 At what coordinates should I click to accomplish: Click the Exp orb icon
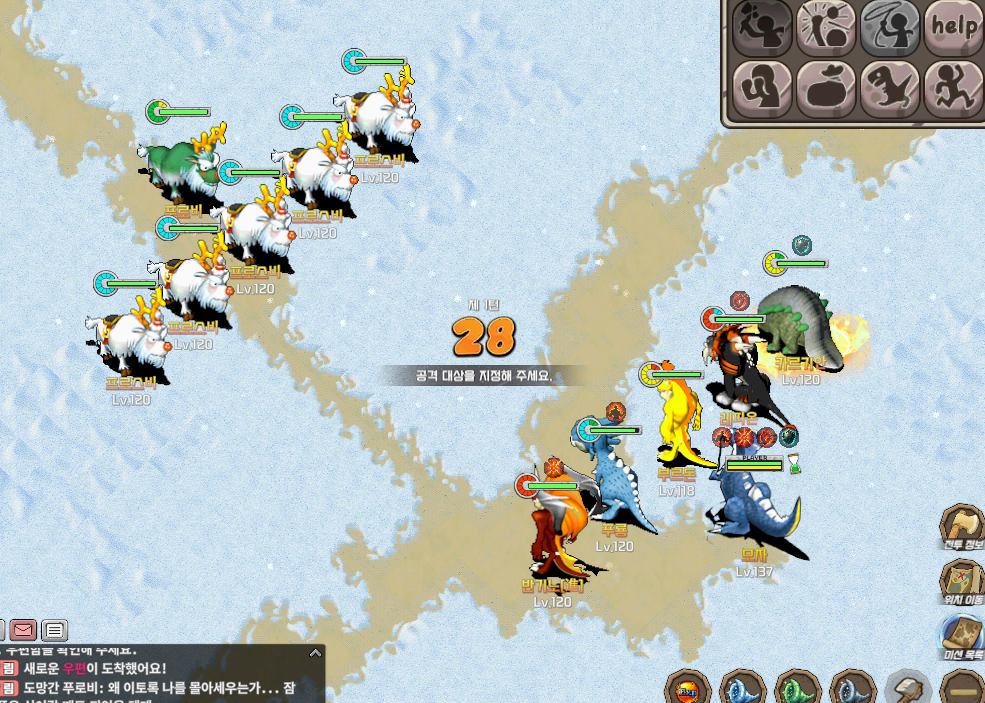tap(688, 690)
